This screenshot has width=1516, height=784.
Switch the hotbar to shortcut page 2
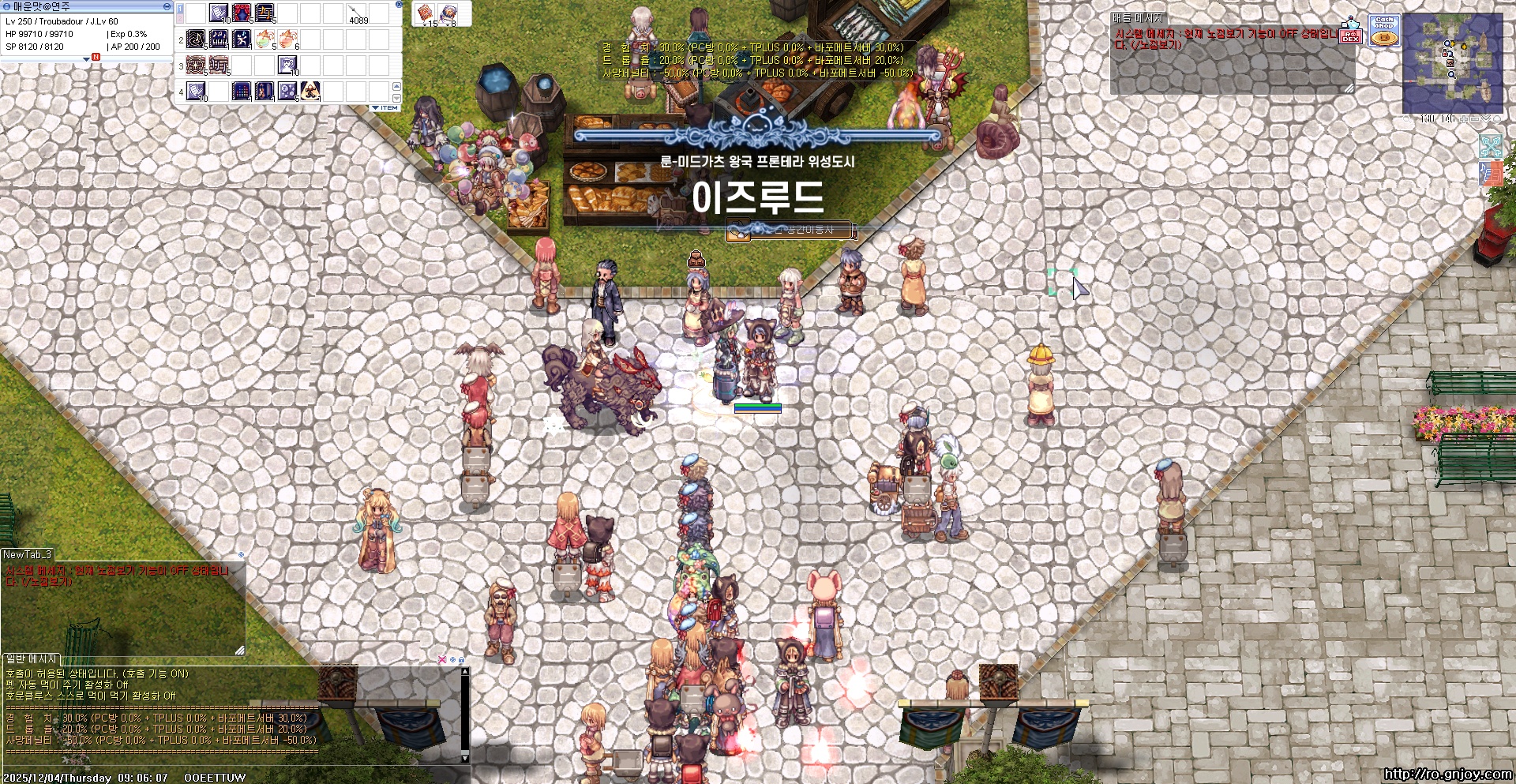point(180,20)
